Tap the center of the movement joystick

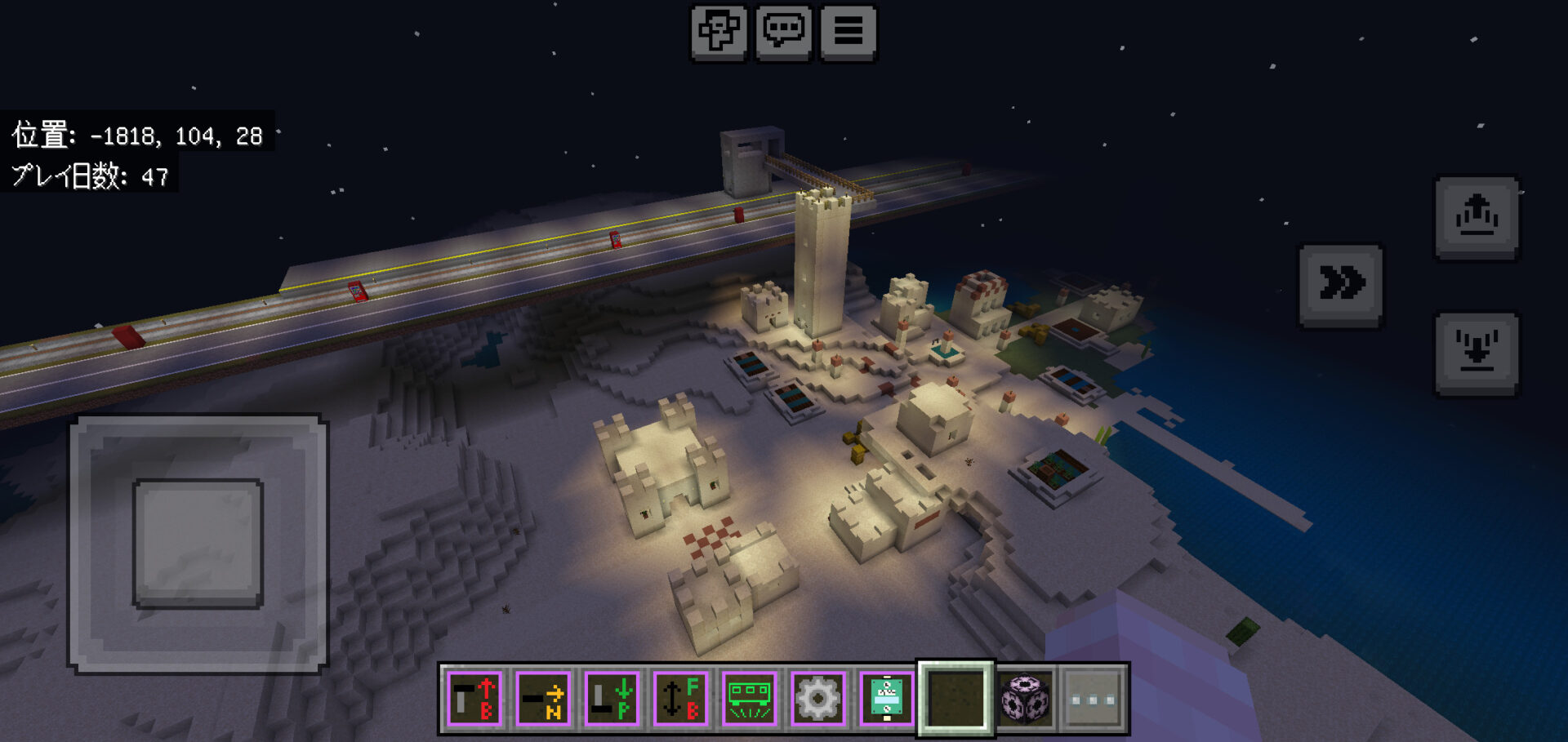click(198, 543)
